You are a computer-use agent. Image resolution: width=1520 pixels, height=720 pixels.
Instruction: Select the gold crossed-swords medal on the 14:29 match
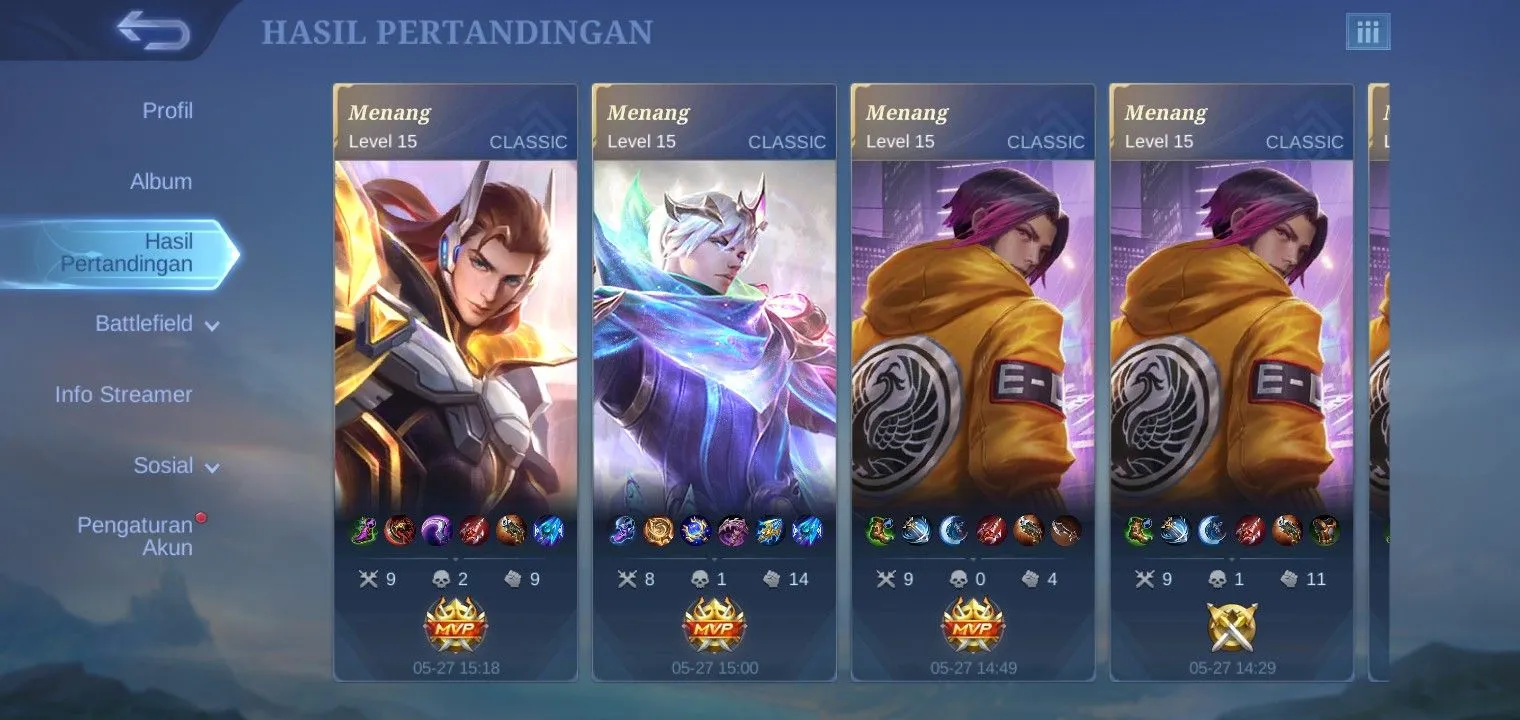point(1231,625)
